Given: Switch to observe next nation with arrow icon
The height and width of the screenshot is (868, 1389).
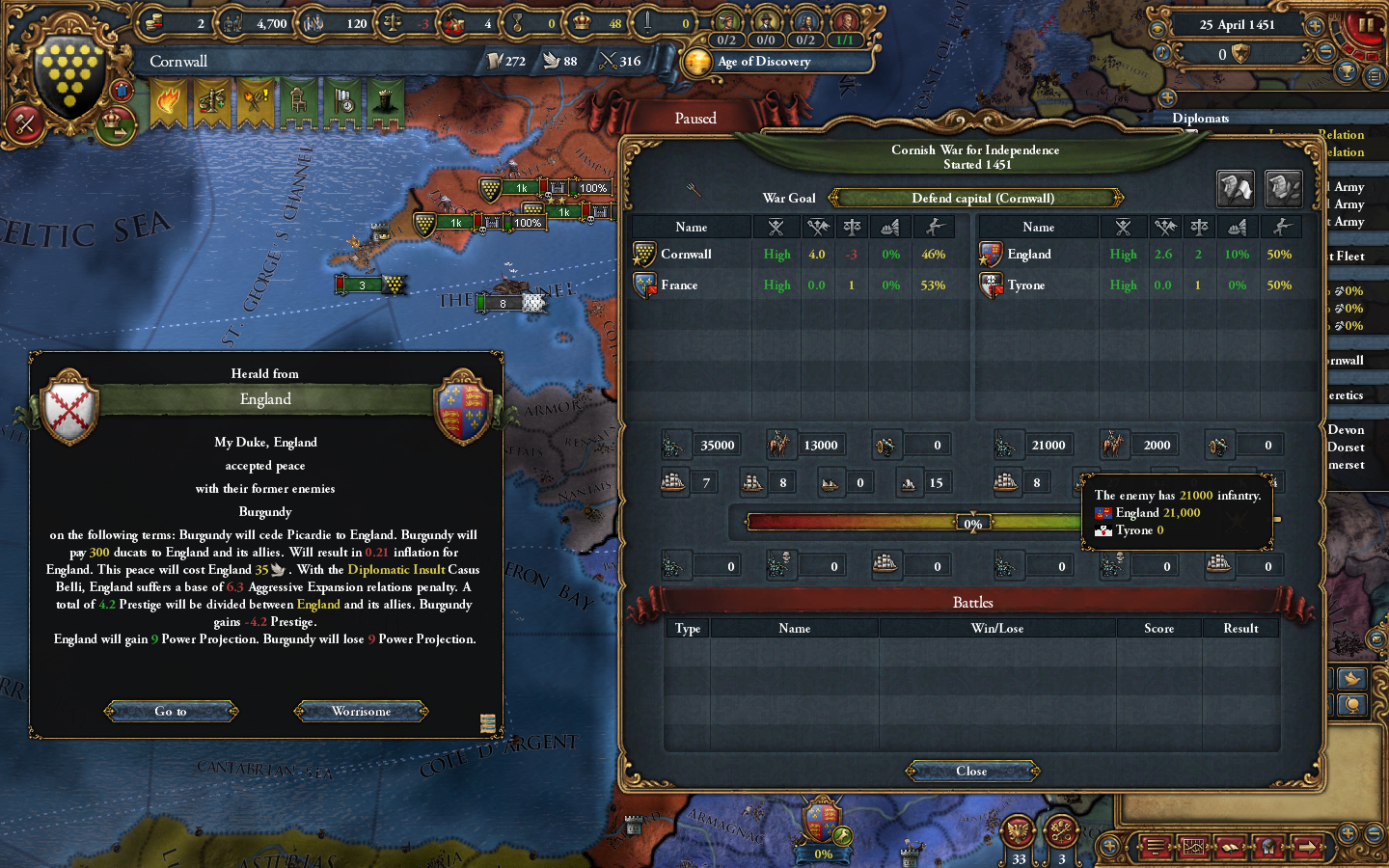Looking at the screenshot, I should coord(1309,849).
